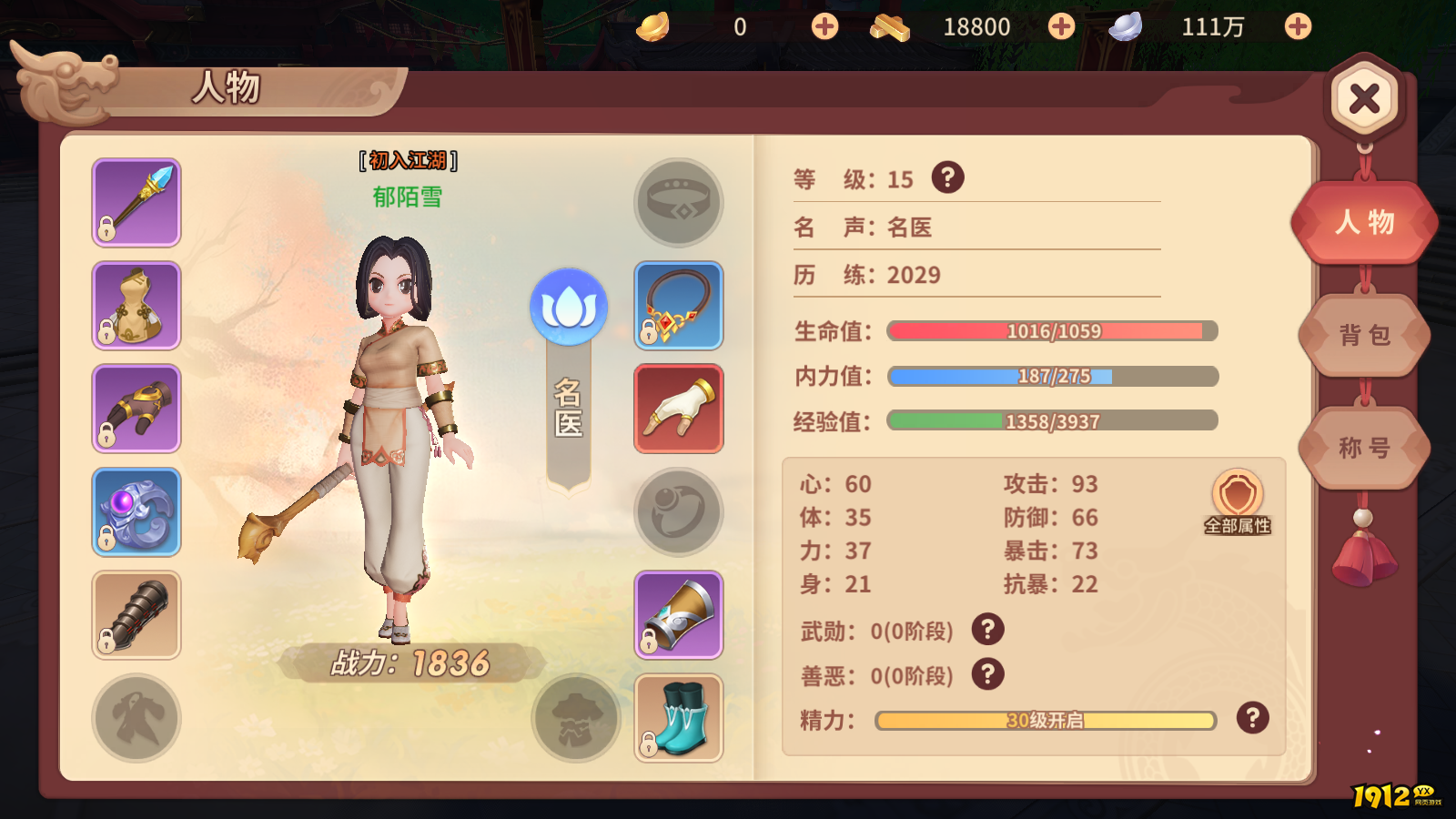
Task: Open the equipped robe armor slot
Action: click(136, 305)
